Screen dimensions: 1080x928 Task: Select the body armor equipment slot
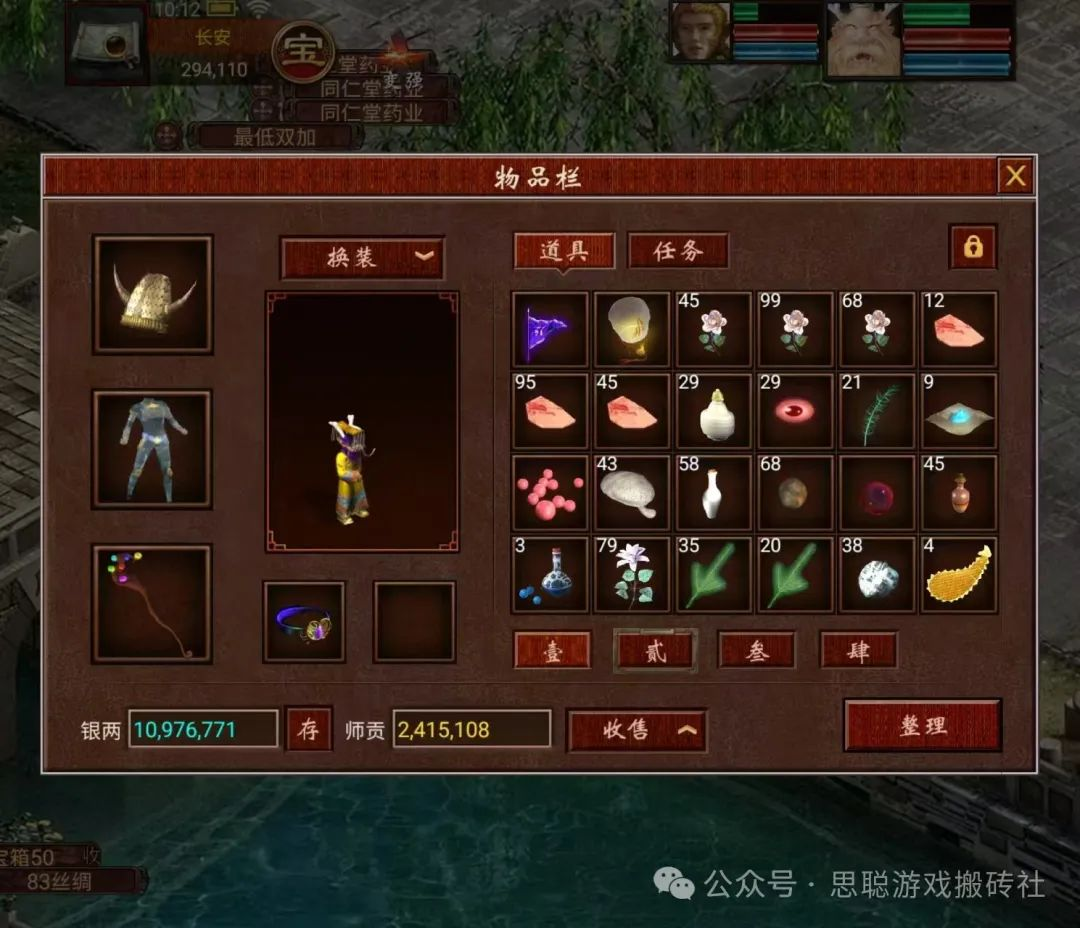point(153,449)
